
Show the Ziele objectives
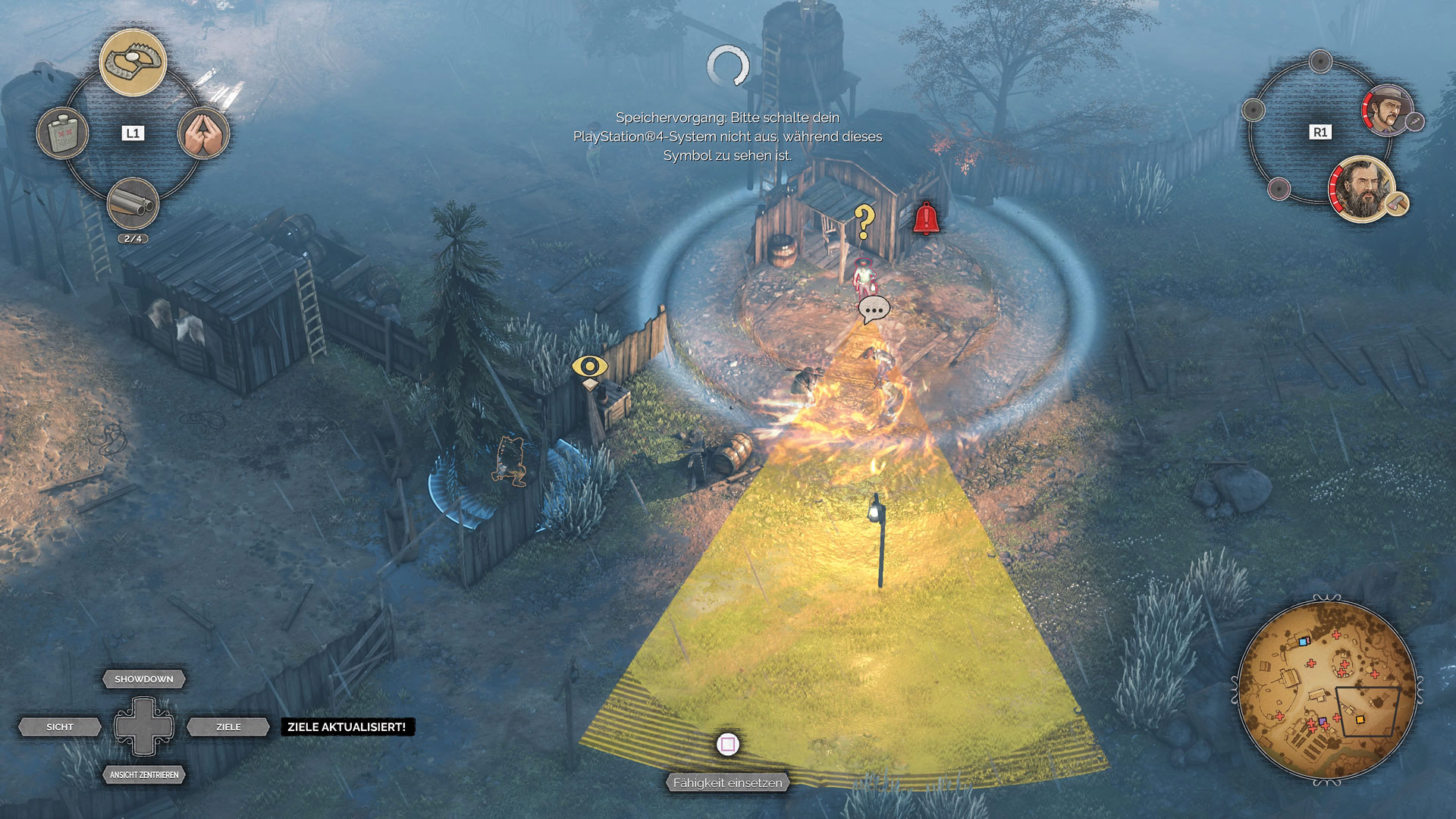click(x=228, y=727)
